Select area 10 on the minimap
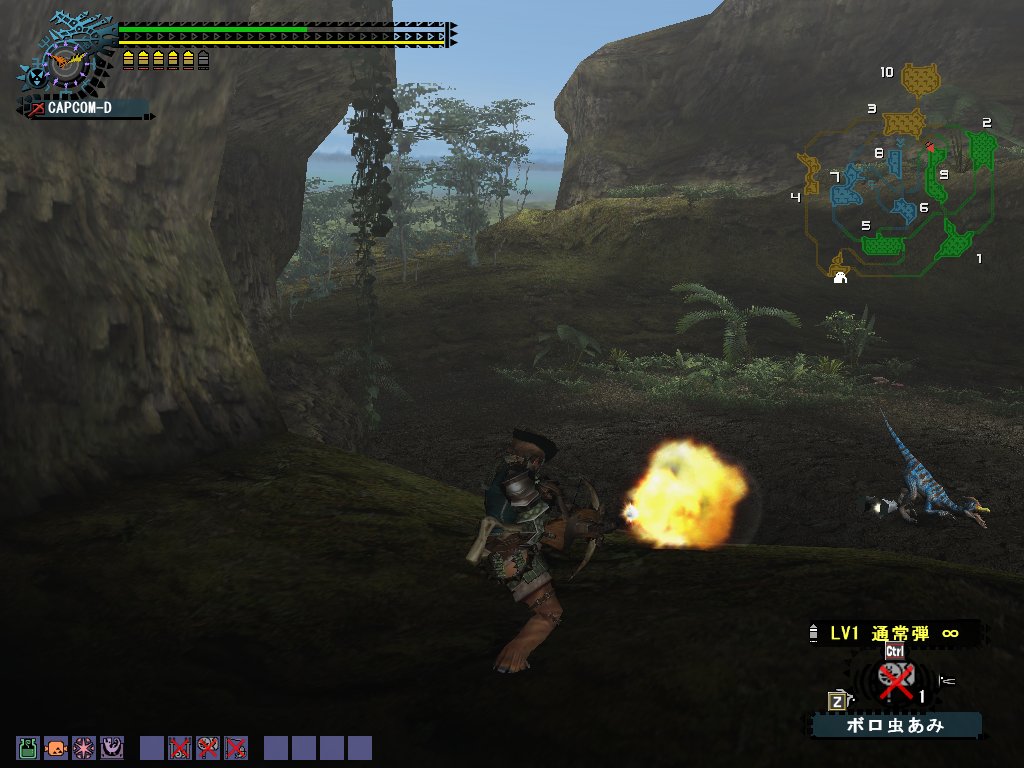 tap(922, 78)
